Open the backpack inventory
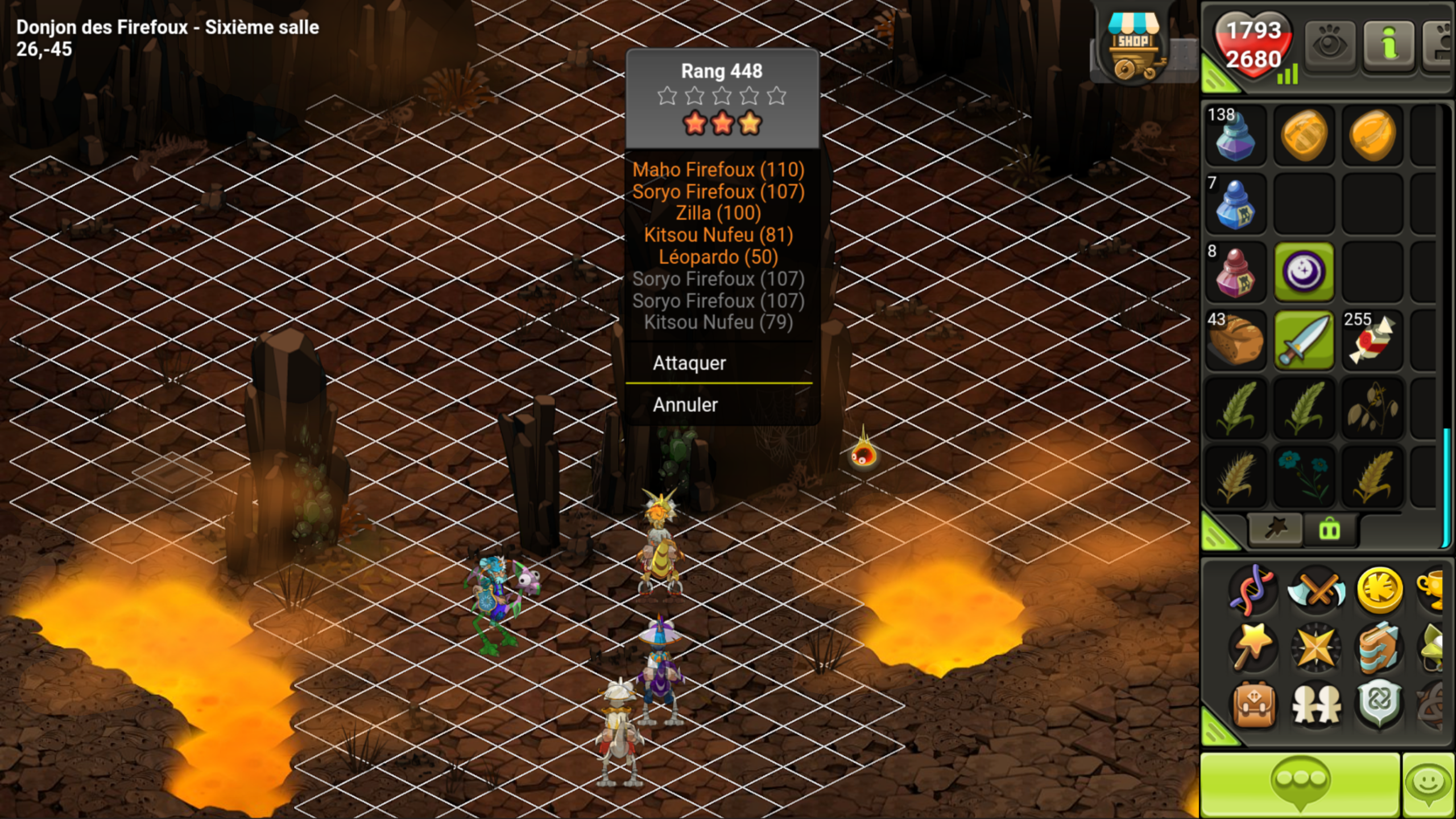Image resolution: width=1456 pixels, height=819 pixels. [x=1253, y=705]
